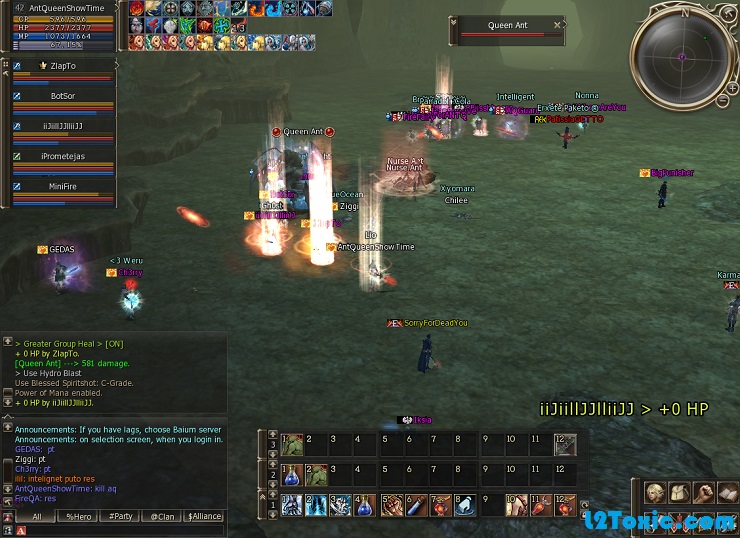The width and height of the screenshot is (740, 538).
Task: Switch to the All chat tab
Action: 36,516
